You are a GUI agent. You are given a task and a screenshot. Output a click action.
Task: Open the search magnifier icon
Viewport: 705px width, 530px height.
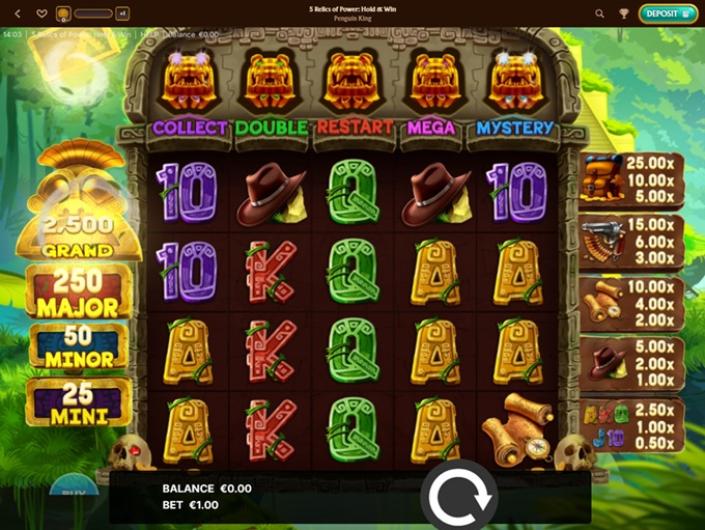pyautogui.click(x=600, y=14)
